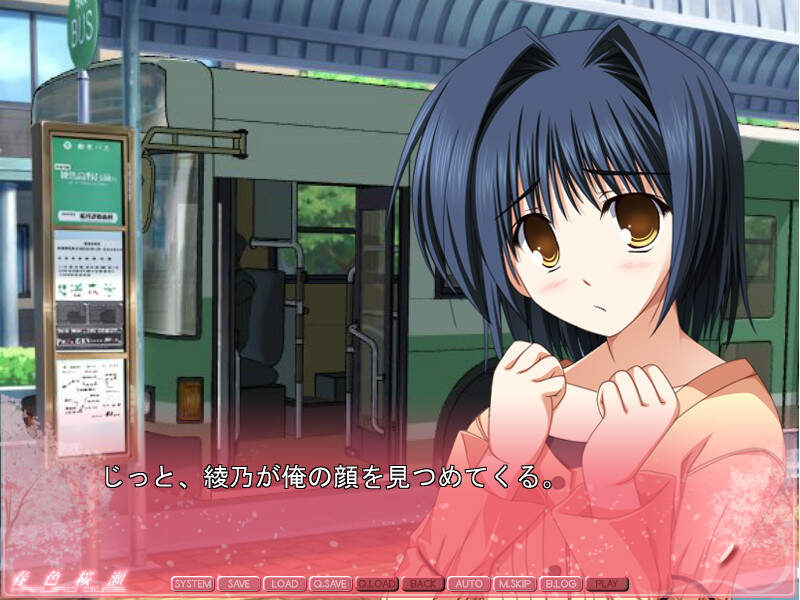Screen dimensions: 800x600
Task: Quick load with Q.LOAD
Action: click(x=377, y=583)
